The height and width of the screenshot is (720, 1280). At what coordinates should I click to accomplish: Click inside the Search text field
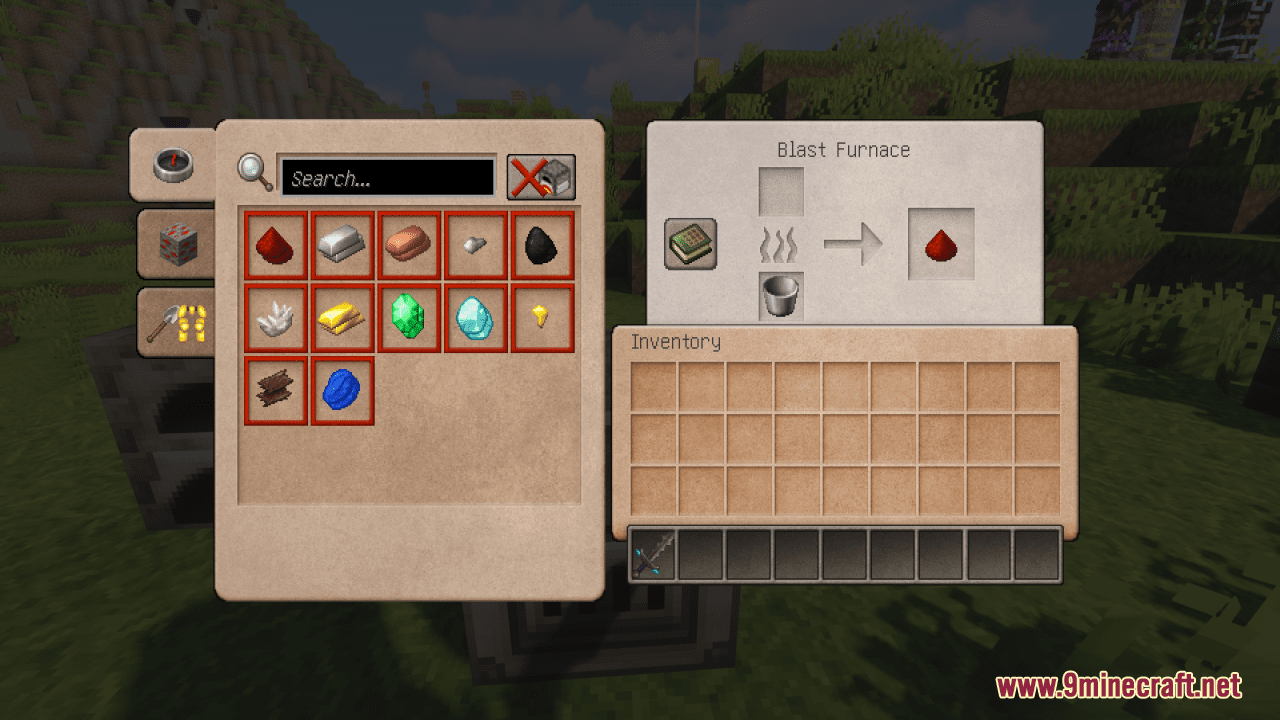(x=388, y=176)
